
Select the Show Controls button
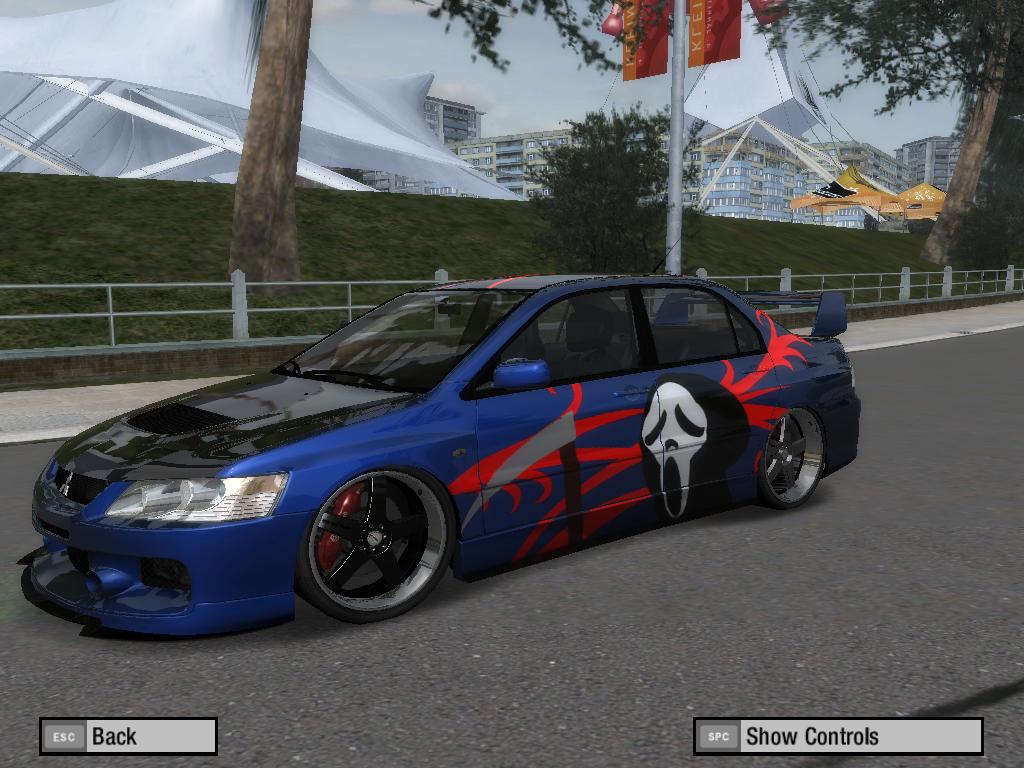(x=838, y=737)
